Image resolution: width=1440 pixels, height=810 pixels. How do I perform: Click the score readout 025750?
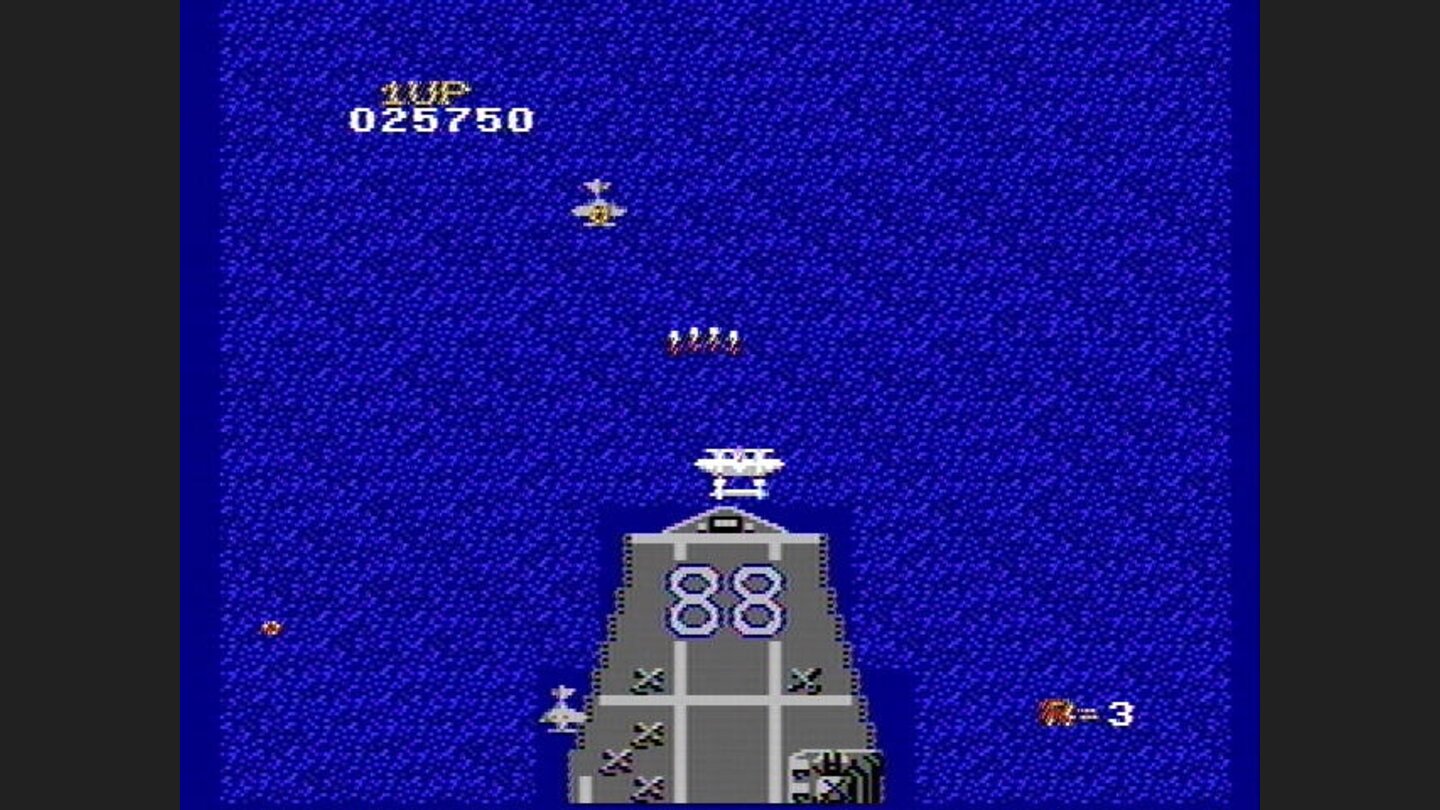pyautogui.click(x=442, y=120)
